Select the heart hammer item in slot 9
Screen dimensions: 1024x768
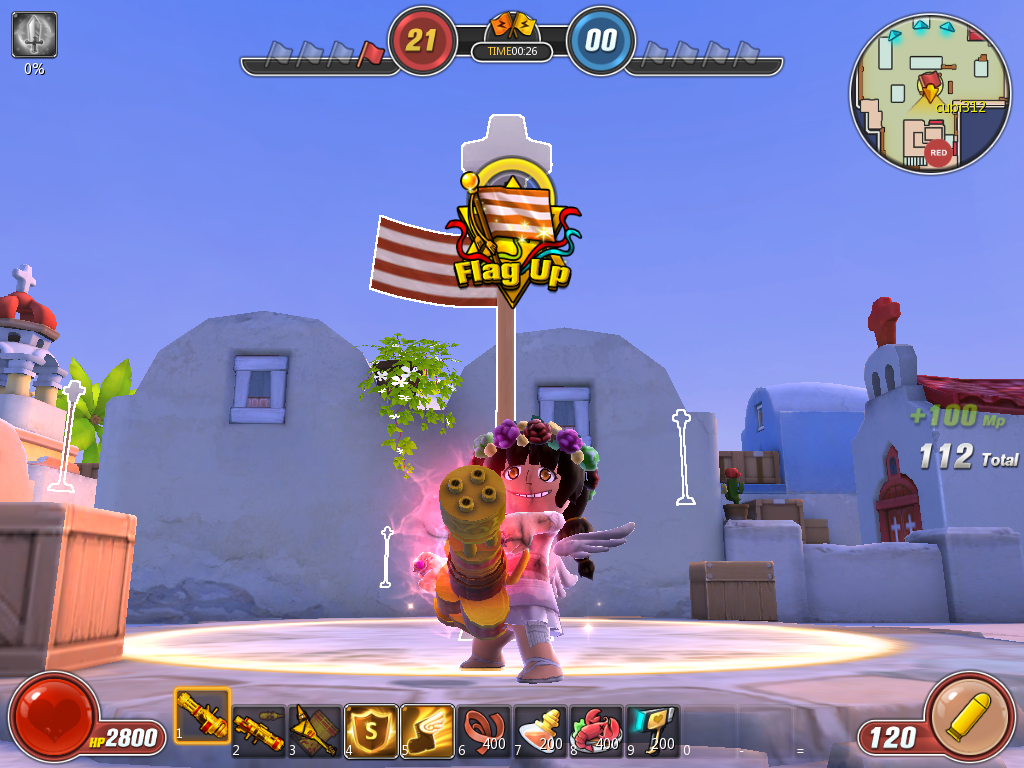point(652,730)
